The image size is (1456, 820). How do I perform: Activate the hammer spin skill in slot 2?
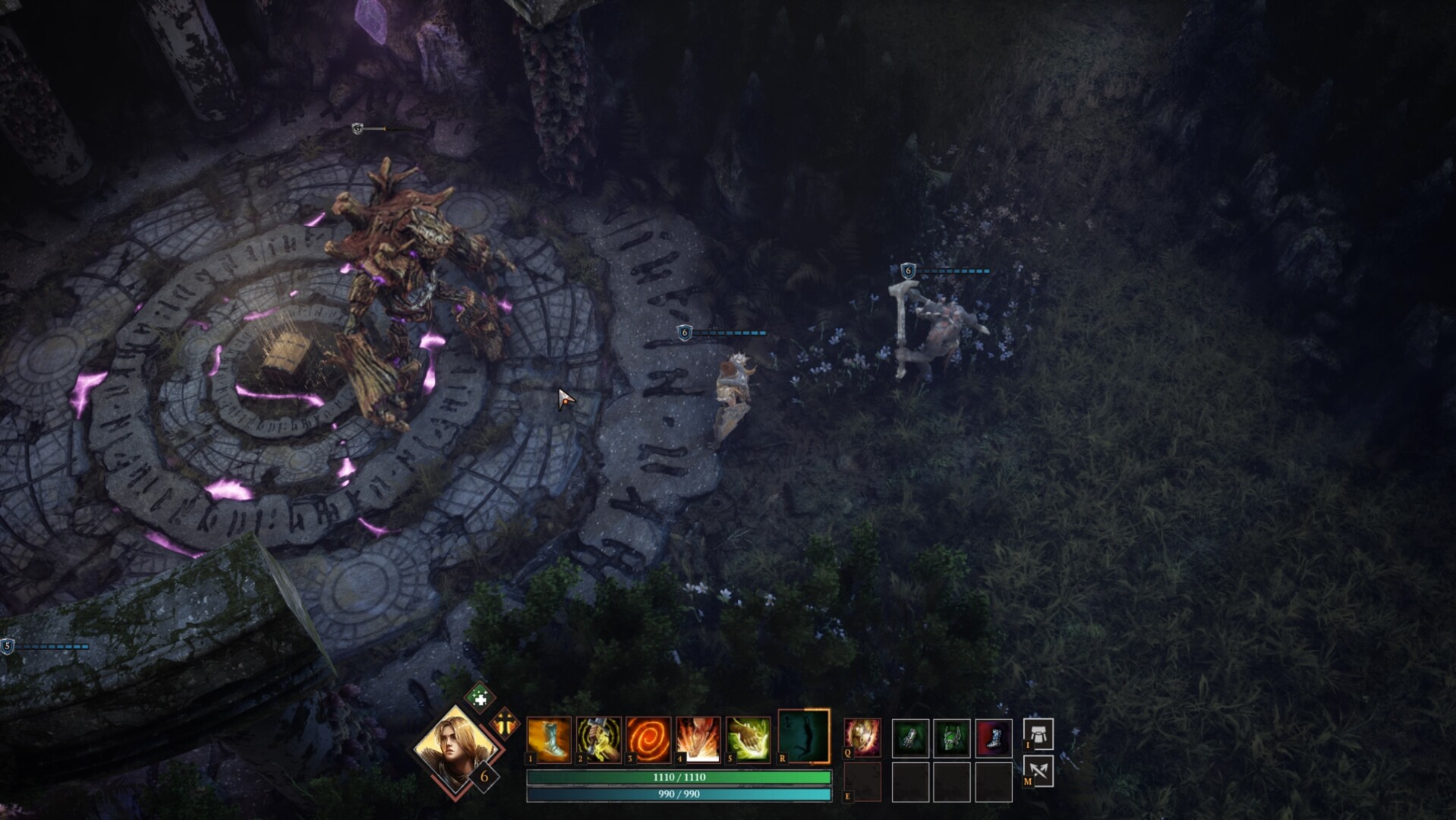598,739
